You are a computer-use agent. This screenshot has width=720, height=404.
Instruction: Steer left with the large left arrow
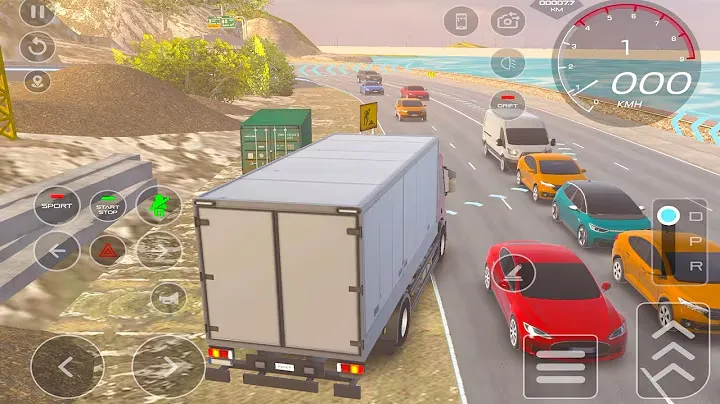[67, 366]
